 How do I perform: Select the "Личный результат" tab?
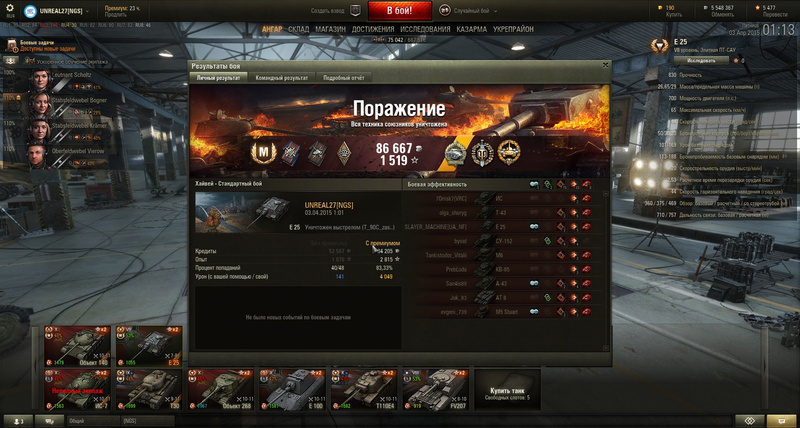[219, 77]
